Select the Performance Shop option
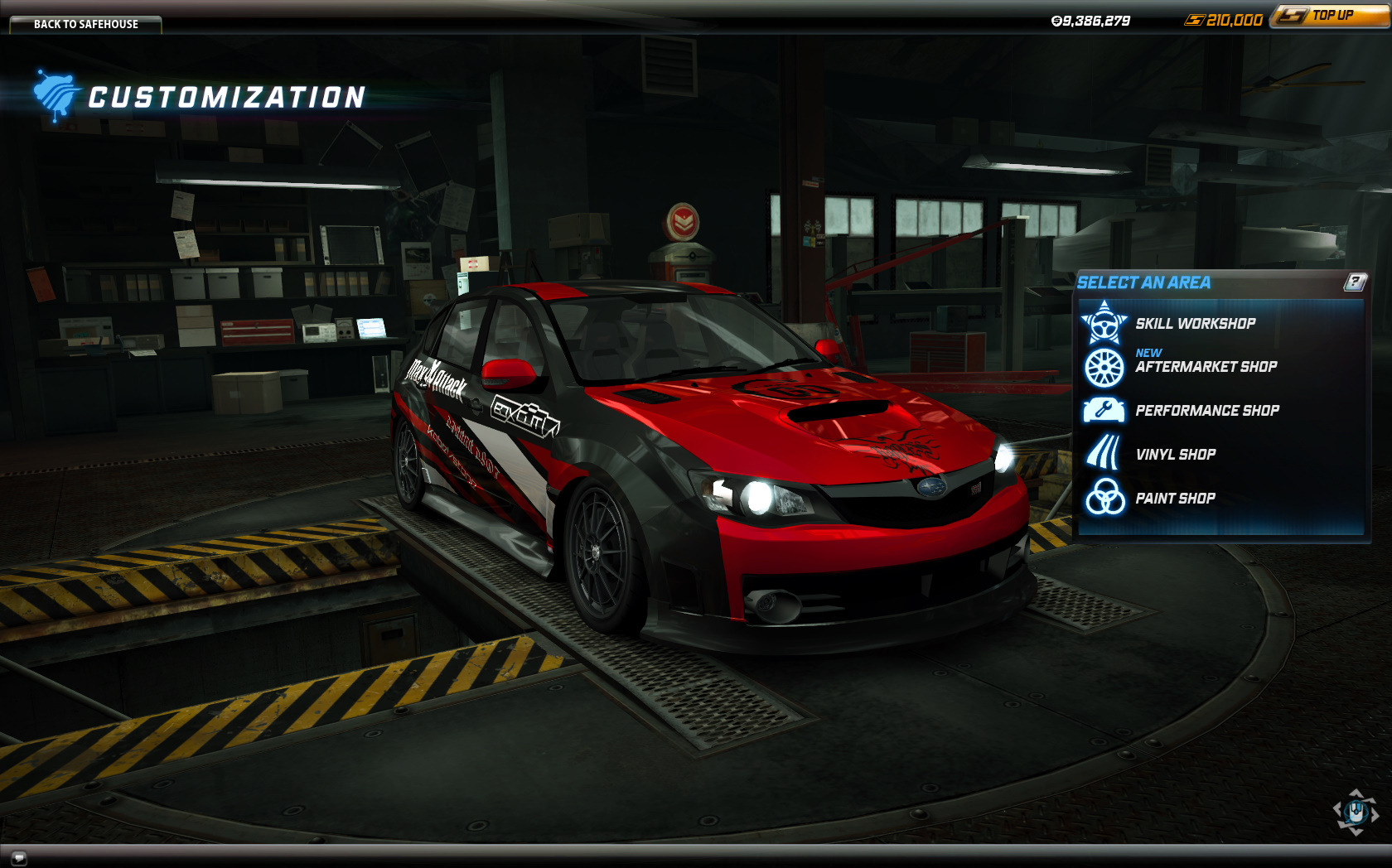1392x868 pixels. [1206, 411]
